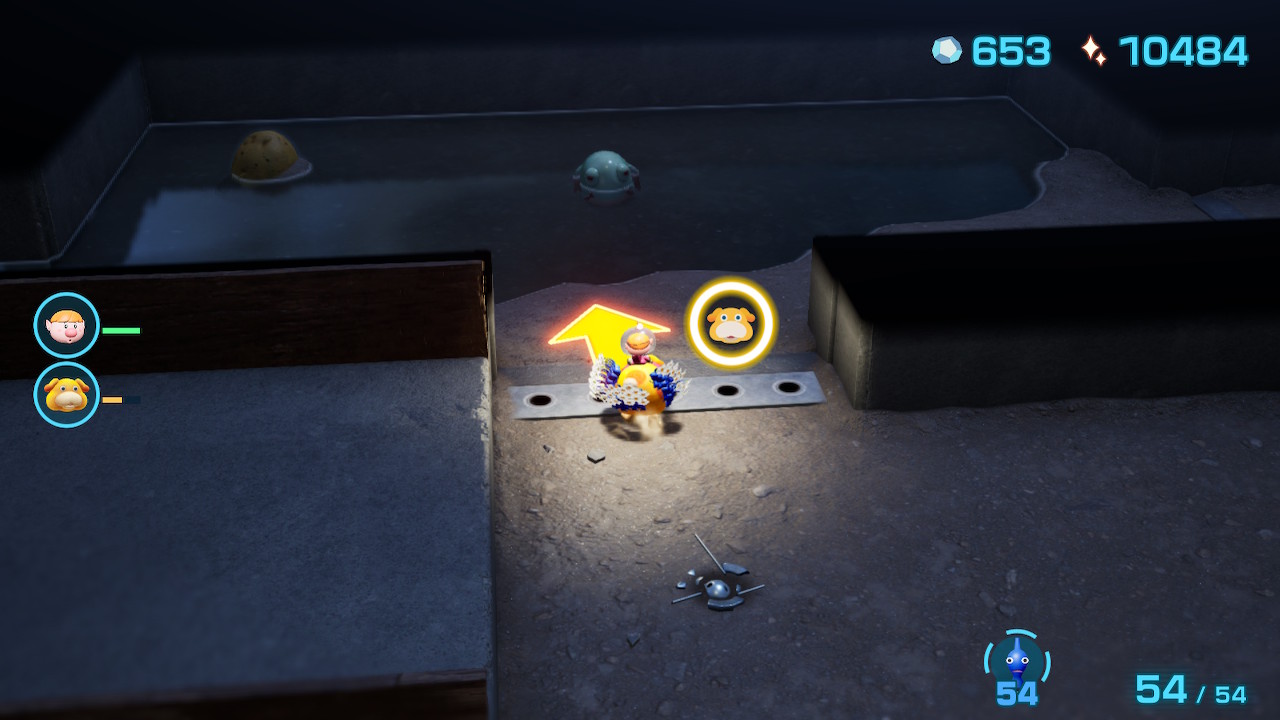Click the blue Pikmin squad icon
1280x720 pixels.
(1017, 661)
